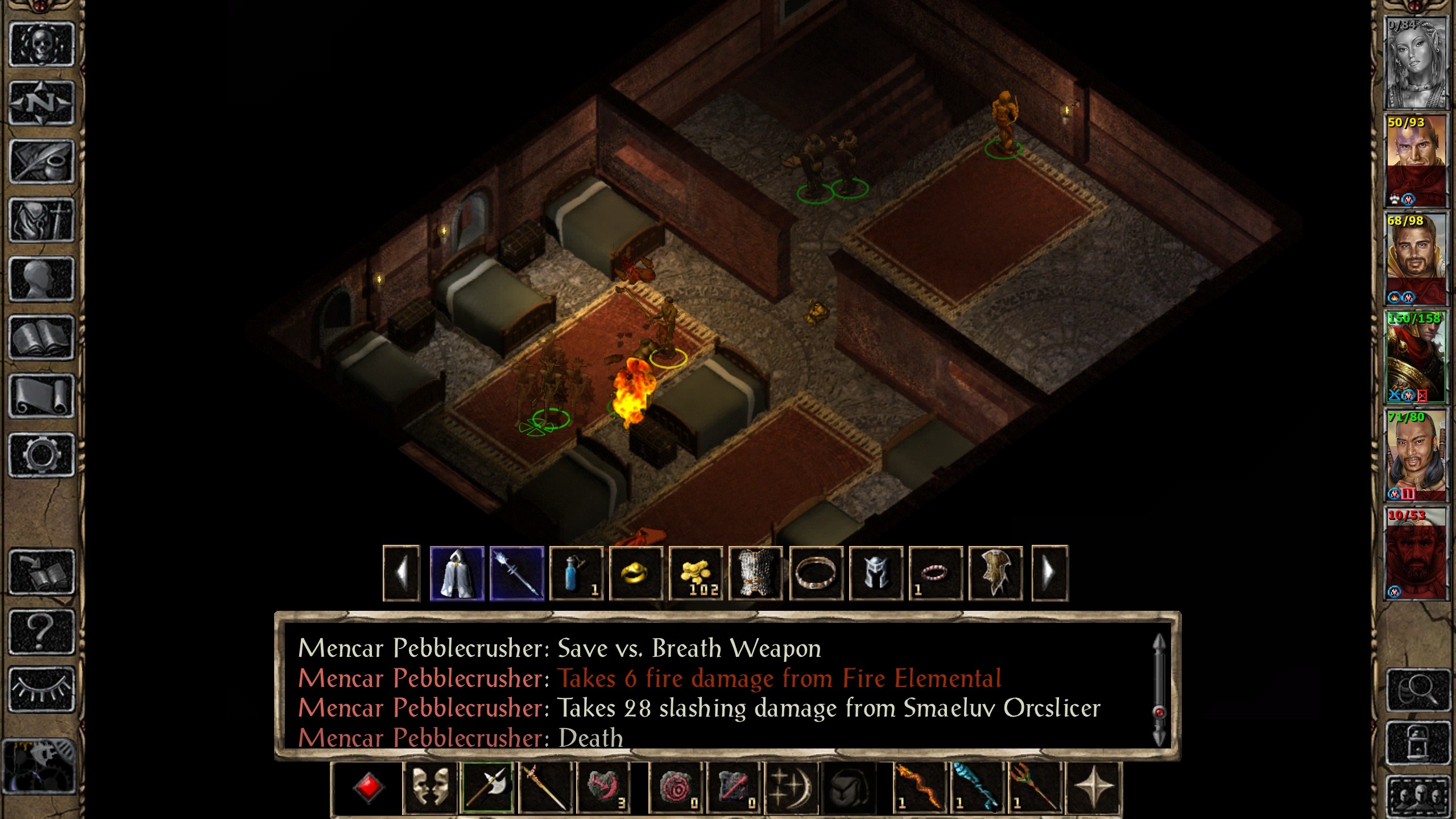Show next ground items with right arrow
The image size is (1456, 819).
(x=1049, y=573)
